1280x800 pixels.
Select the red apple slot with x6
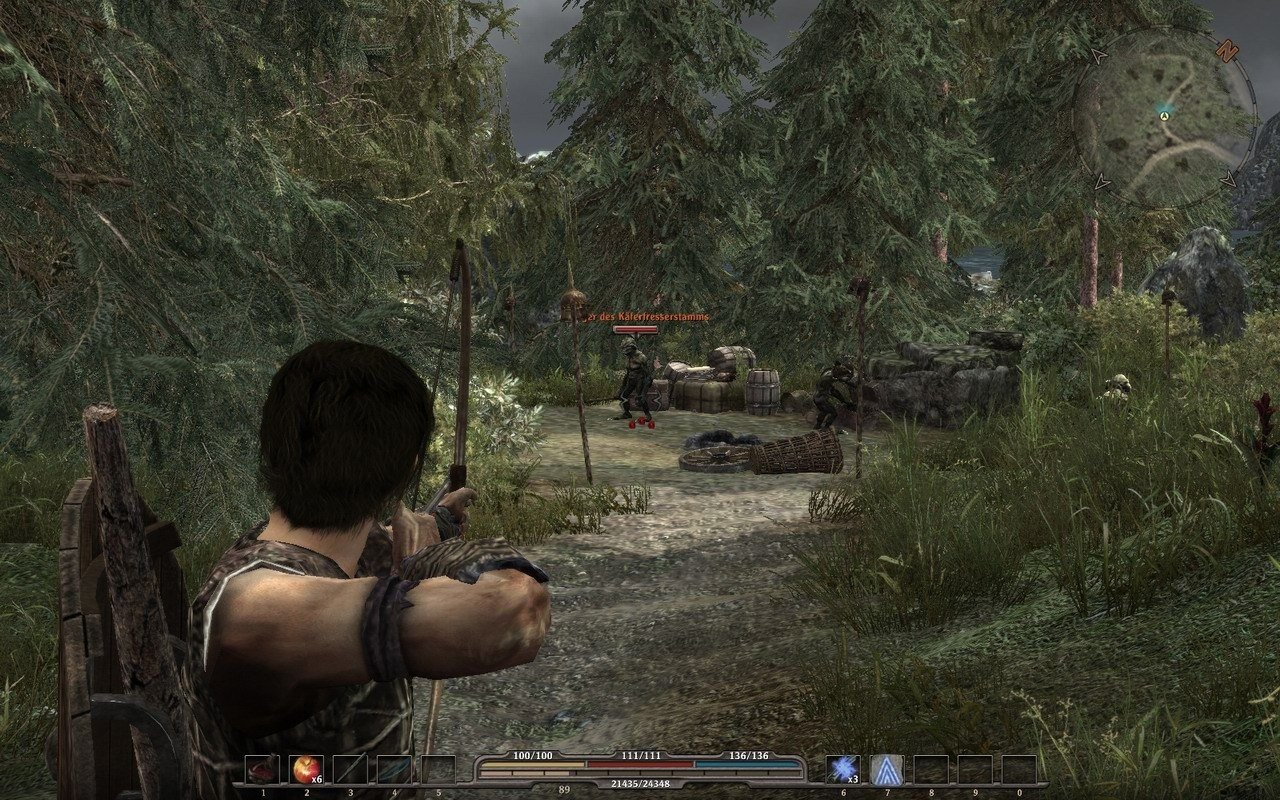(x=306, y=769)
